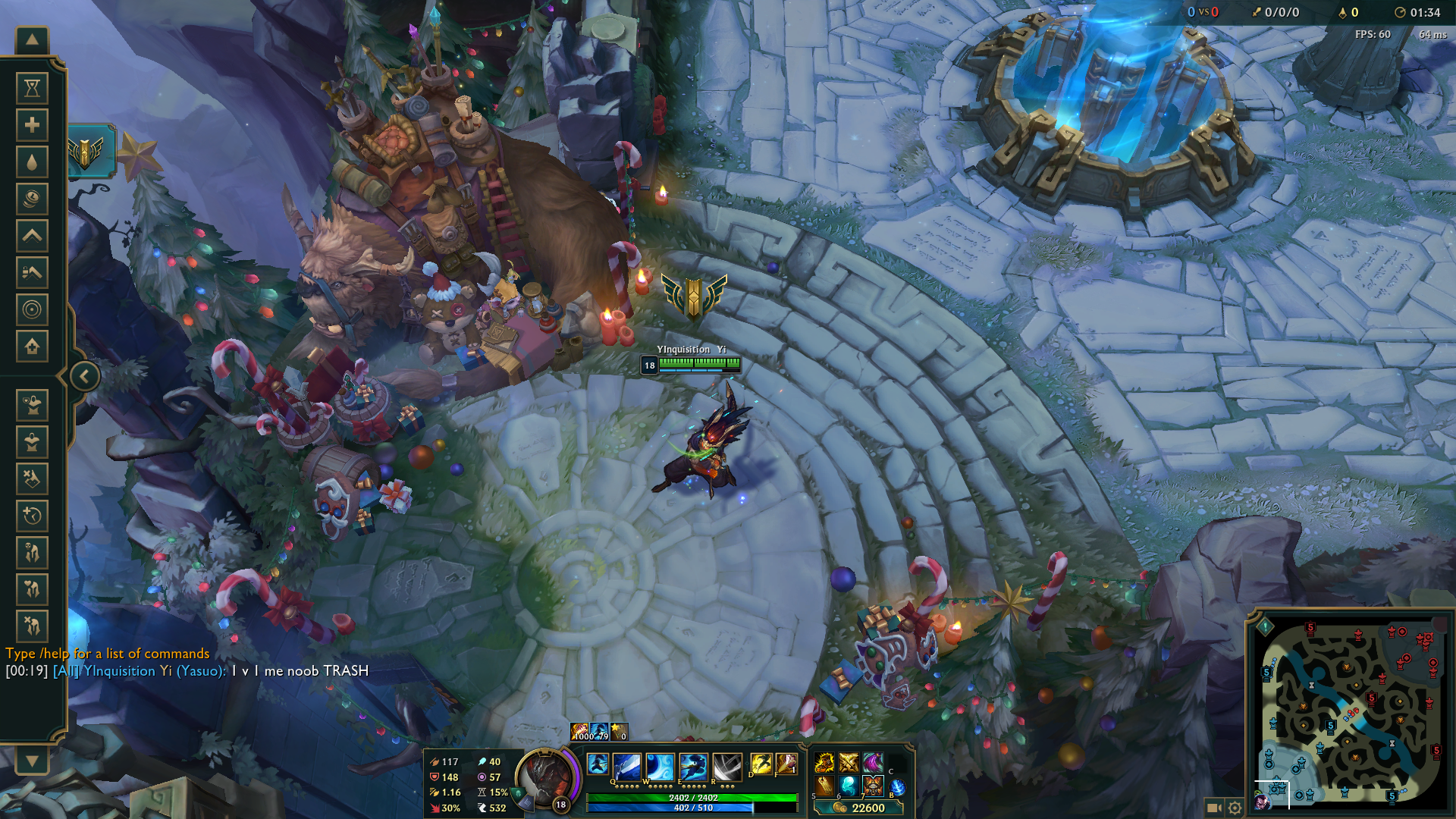Toggle the locked level-up icon in sidebar
The width and height of the screenshot is (1456, 819).
click(x=32, y=270)
